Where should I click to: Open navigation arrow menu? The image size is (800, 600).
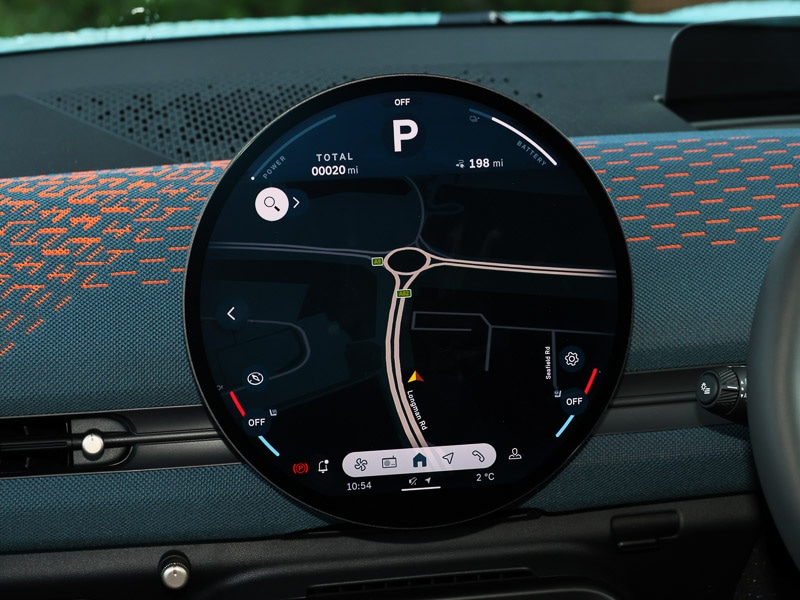(449, 460)
